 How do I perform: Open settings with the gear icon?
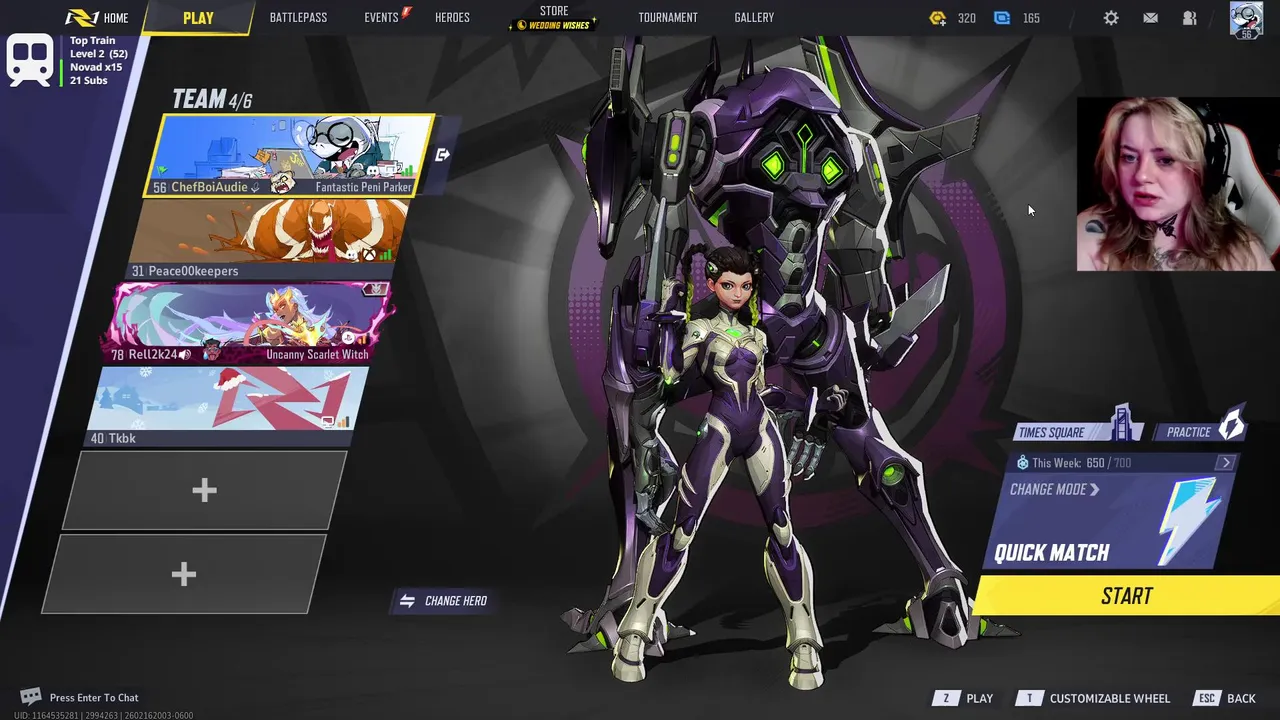(x=1111, y=18)
